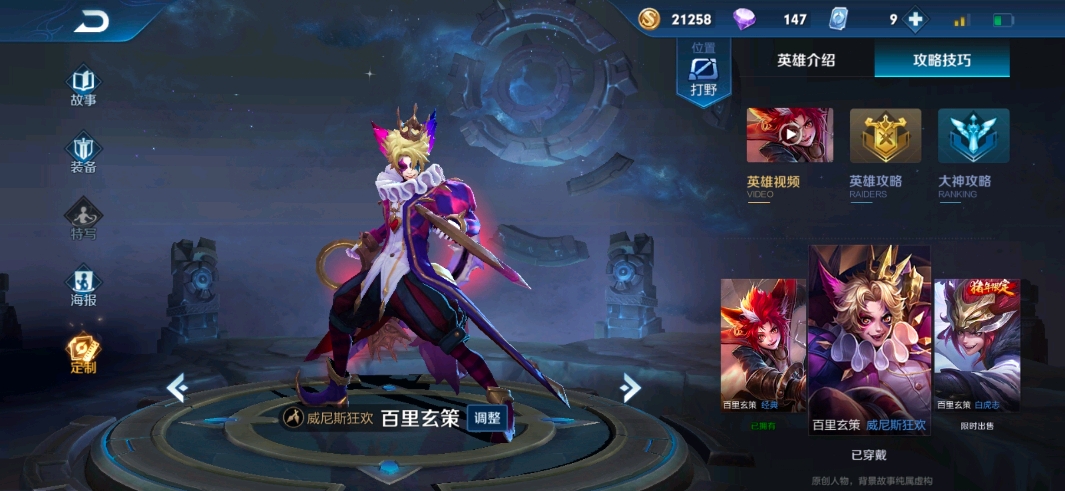Open the 故事 story section
The width and height of the screenshot is (1065, 491).
83,86
